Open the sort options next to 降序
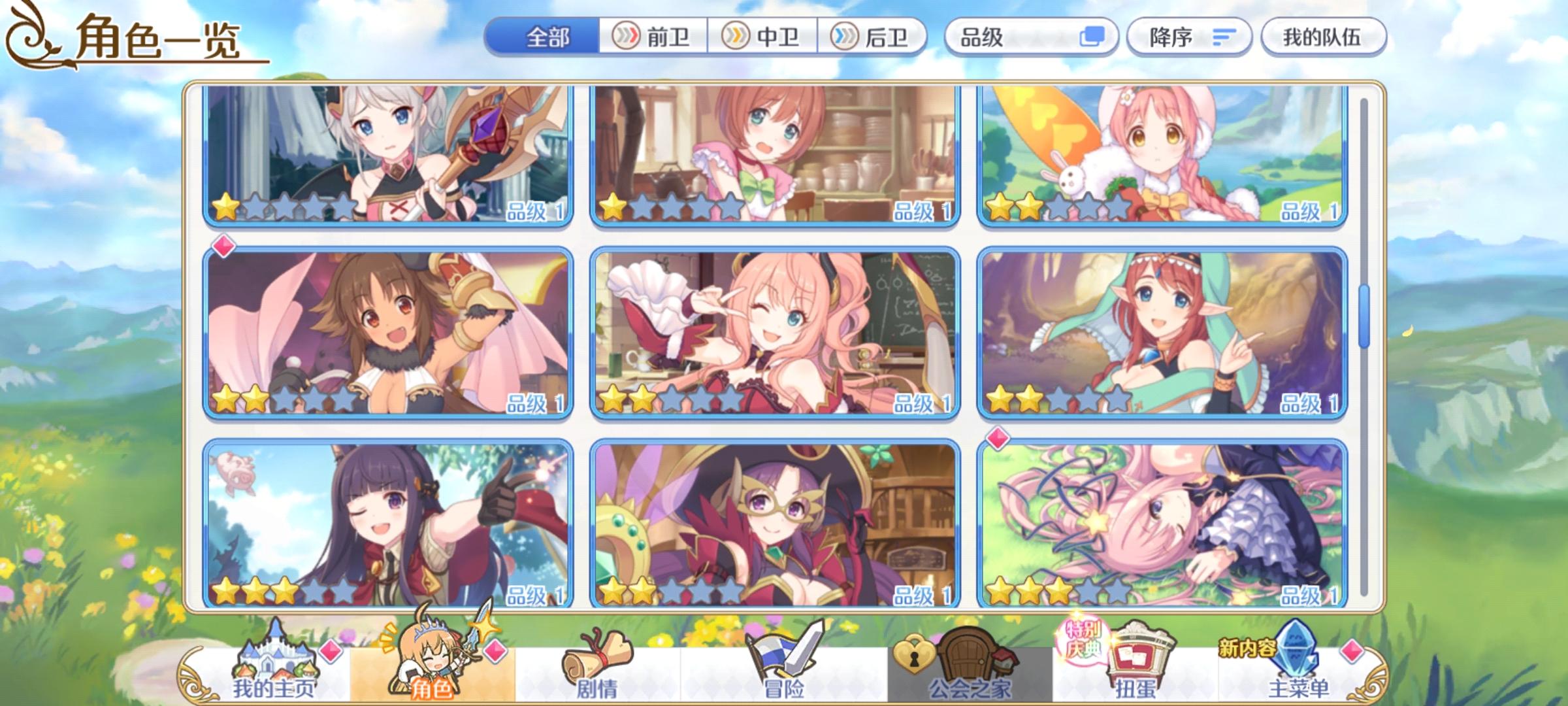Image resolution: width=1568 pixels, height=706 pixels. pos(1225,37)
